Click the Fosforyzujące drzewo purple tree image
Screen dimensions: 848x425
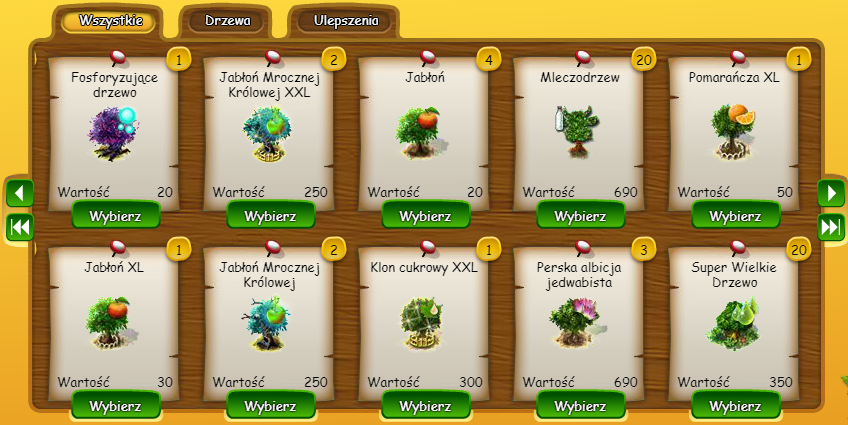pyautogui.click(x=110, y=132)
